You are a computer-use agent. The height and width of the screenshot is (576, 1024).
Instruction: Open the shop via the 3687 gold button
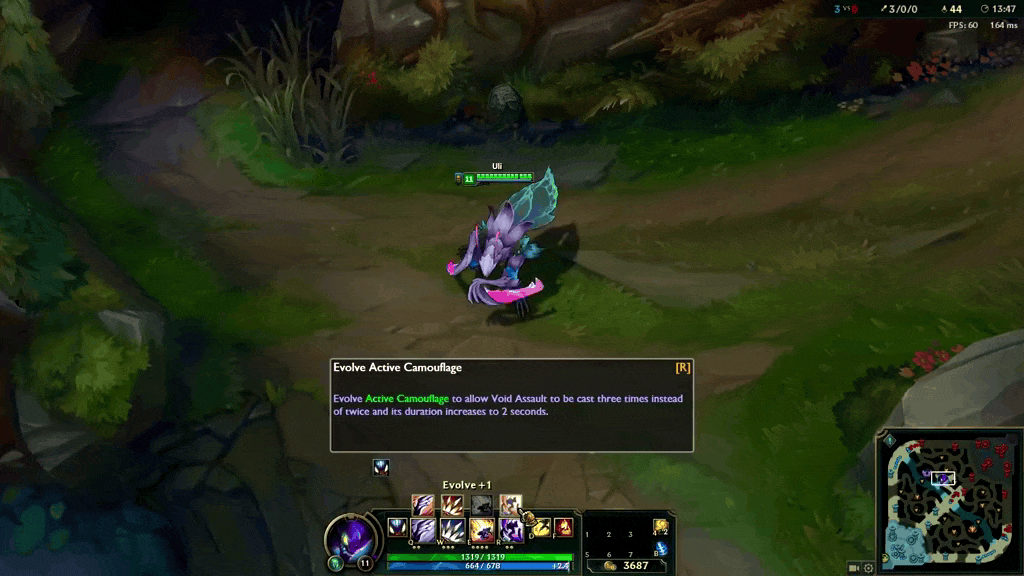coord(627,566)
